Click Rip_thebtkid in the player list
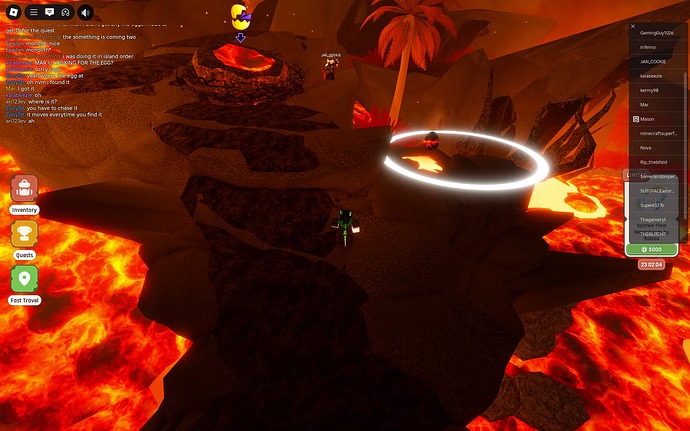Image resolution: width=690 pixels, height=431 pixels. [655, 161]
